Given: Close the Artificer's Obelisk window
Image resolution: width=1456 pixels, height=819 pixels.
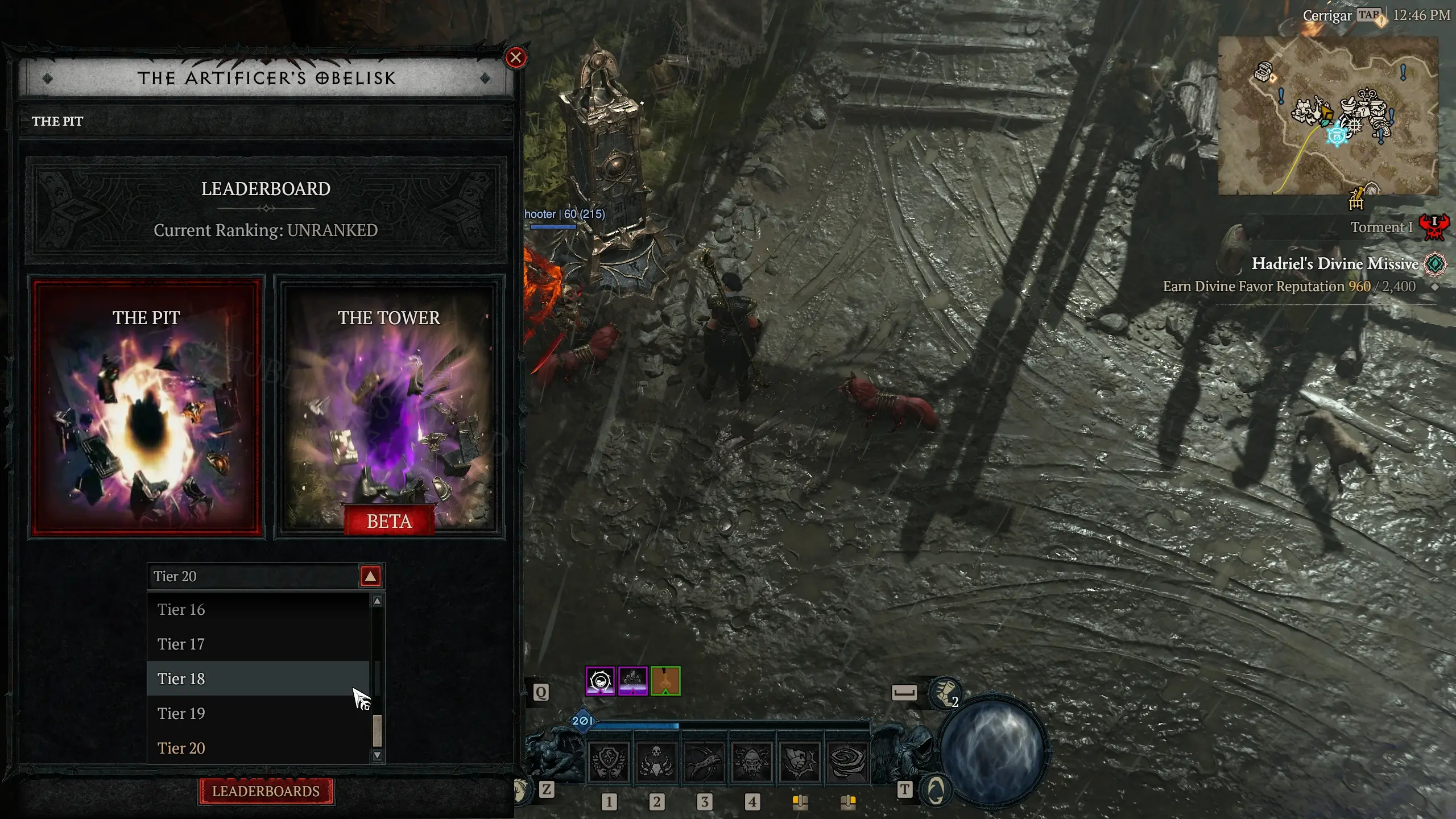Looking at the screenshot, I should pyautogui.click(x=516, y=57).
